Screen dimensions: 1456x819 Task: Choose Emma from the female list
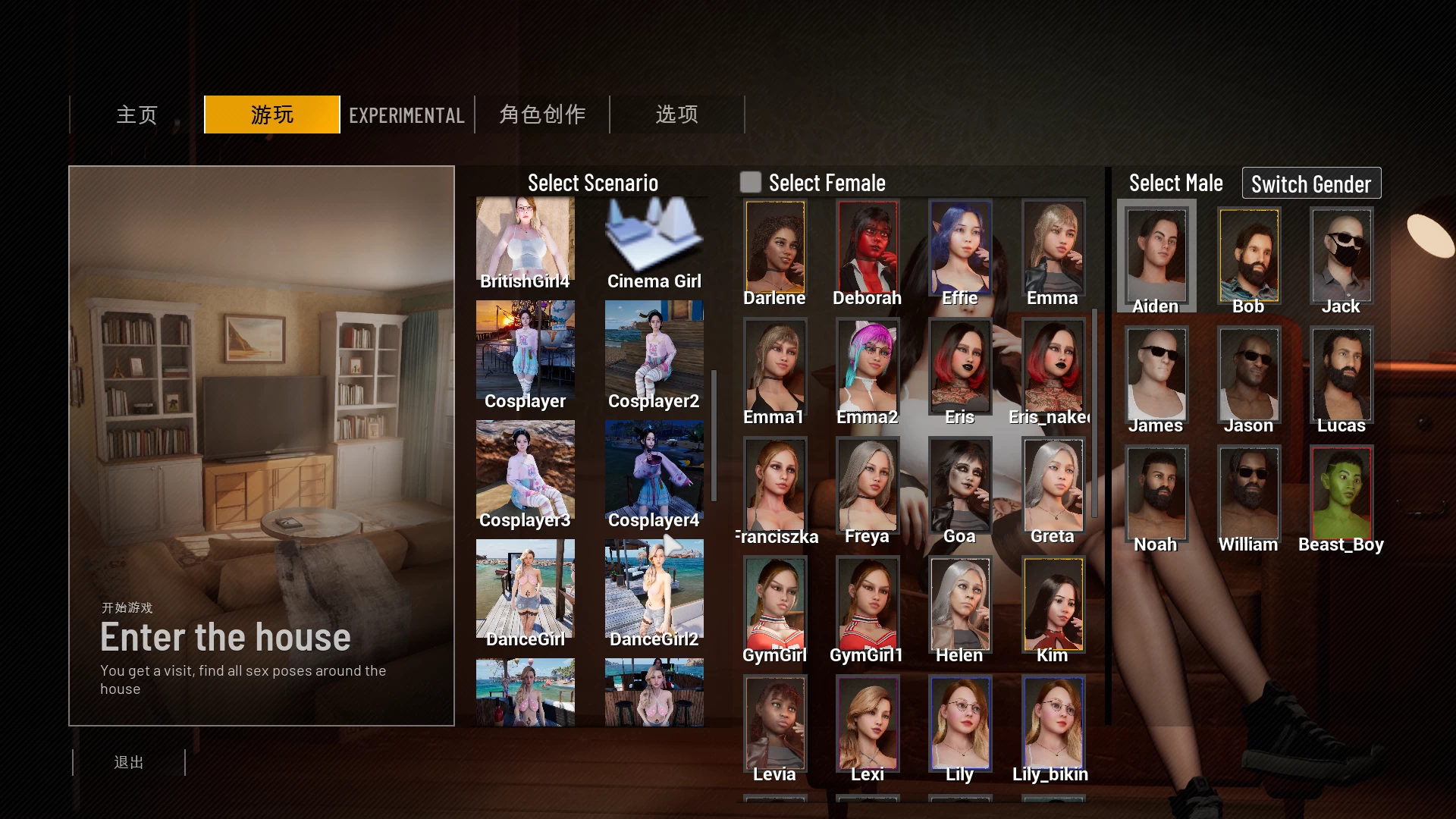point(1052,246)
